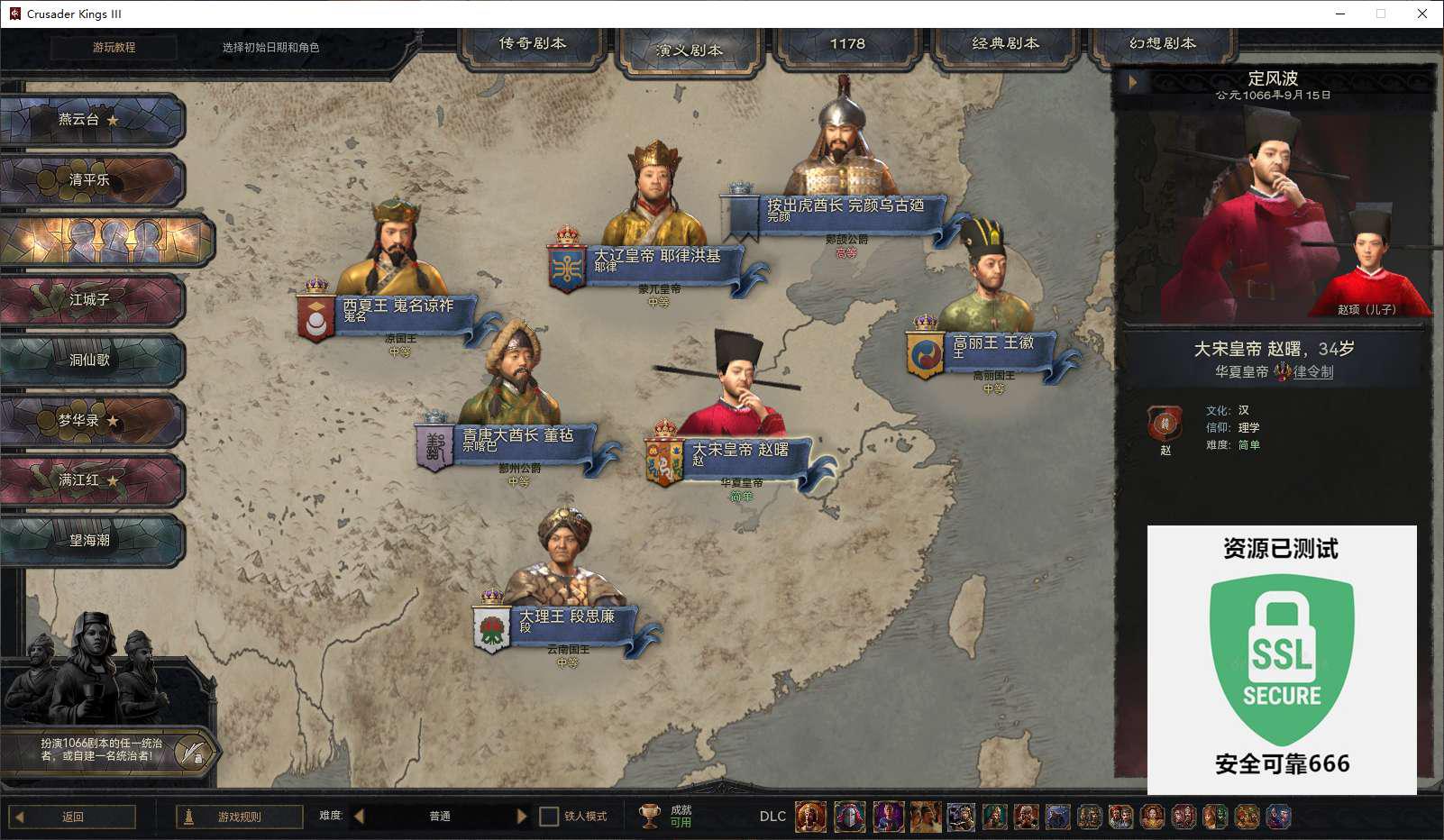Switch to the 传奇剧本 tab

point(533,44)
